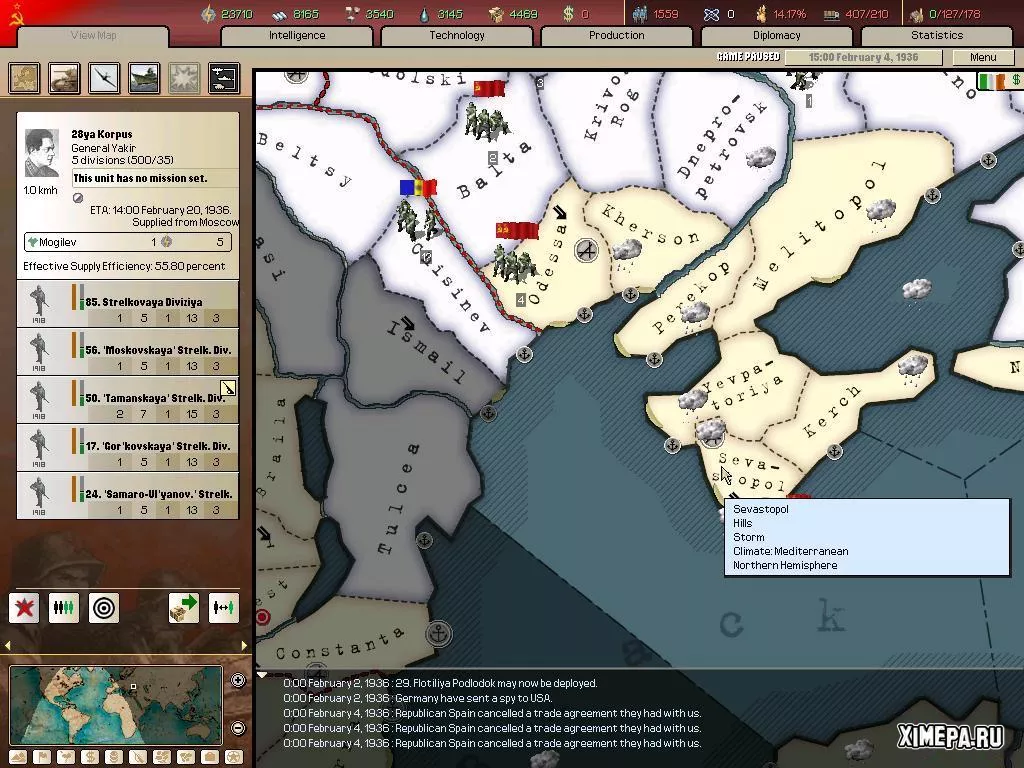Zoom out with the minimap minus button
1024x768 pixels.
click(x=238, y=728)
